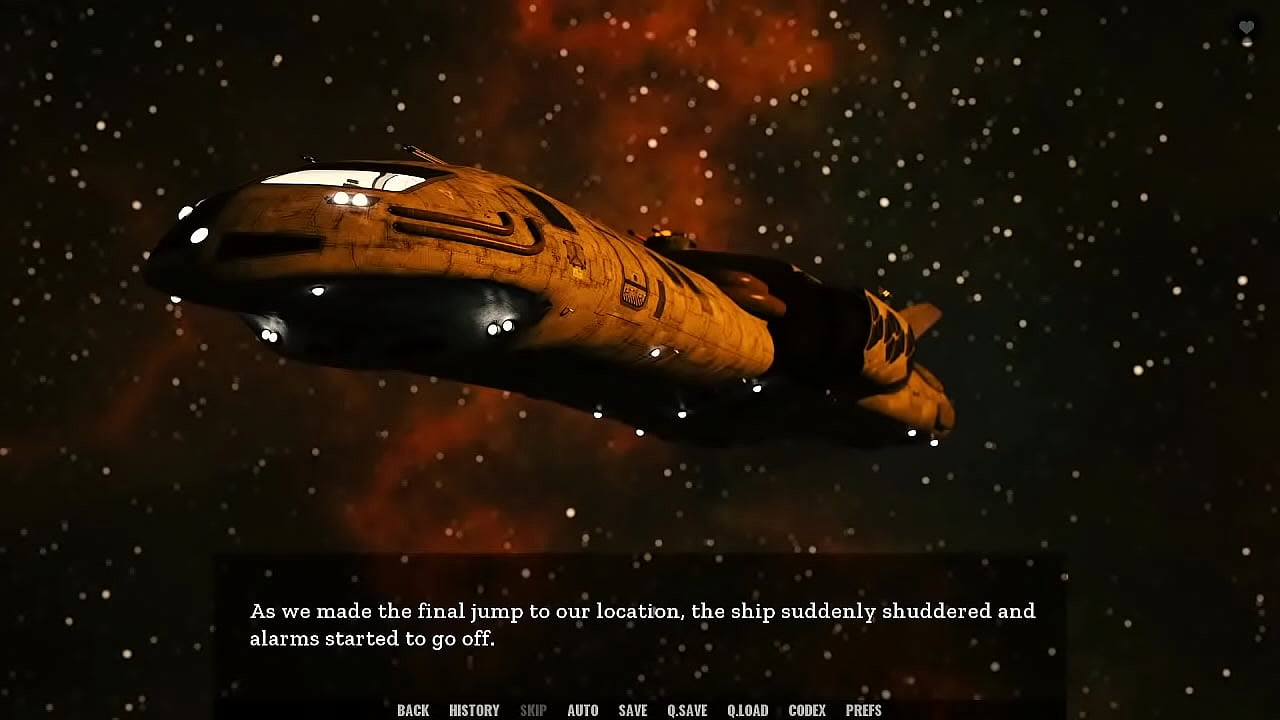Select PREFS from the quick menu
Image resolution: width=1280 pixels, height=720 pixels.
(864, 710)
